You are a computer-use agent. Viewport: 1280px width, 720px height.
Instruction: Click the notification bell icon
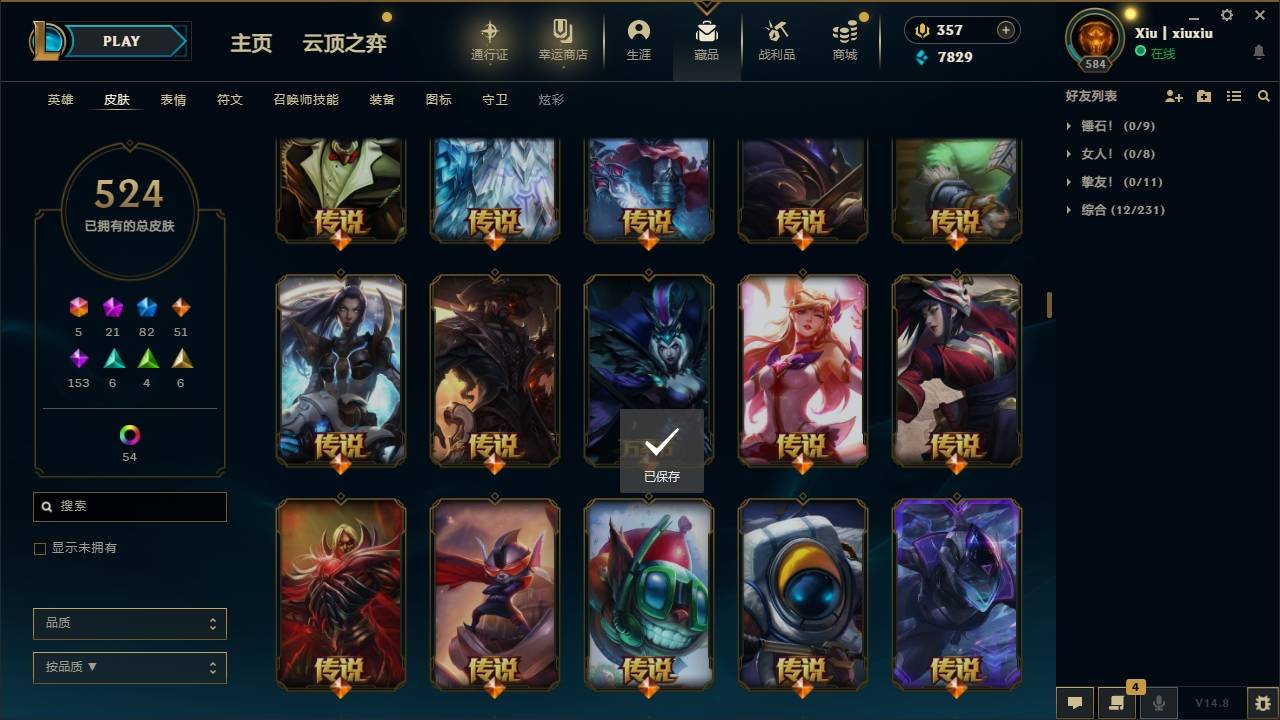tap(1258, 52)
